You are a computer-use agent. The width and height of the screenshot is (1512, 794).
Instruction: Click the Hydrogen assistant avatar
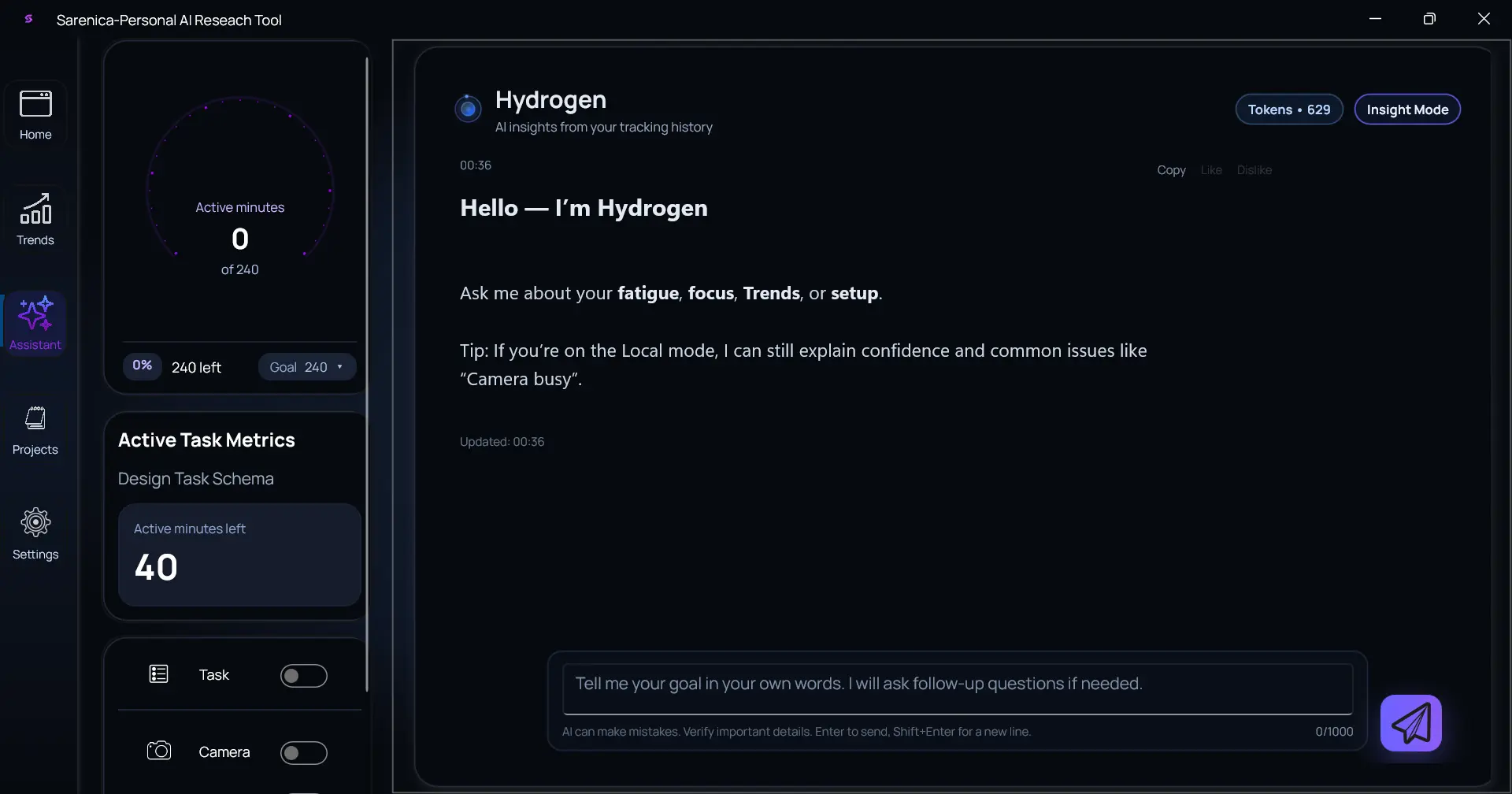pyautogui.click(x=468, y=109)
